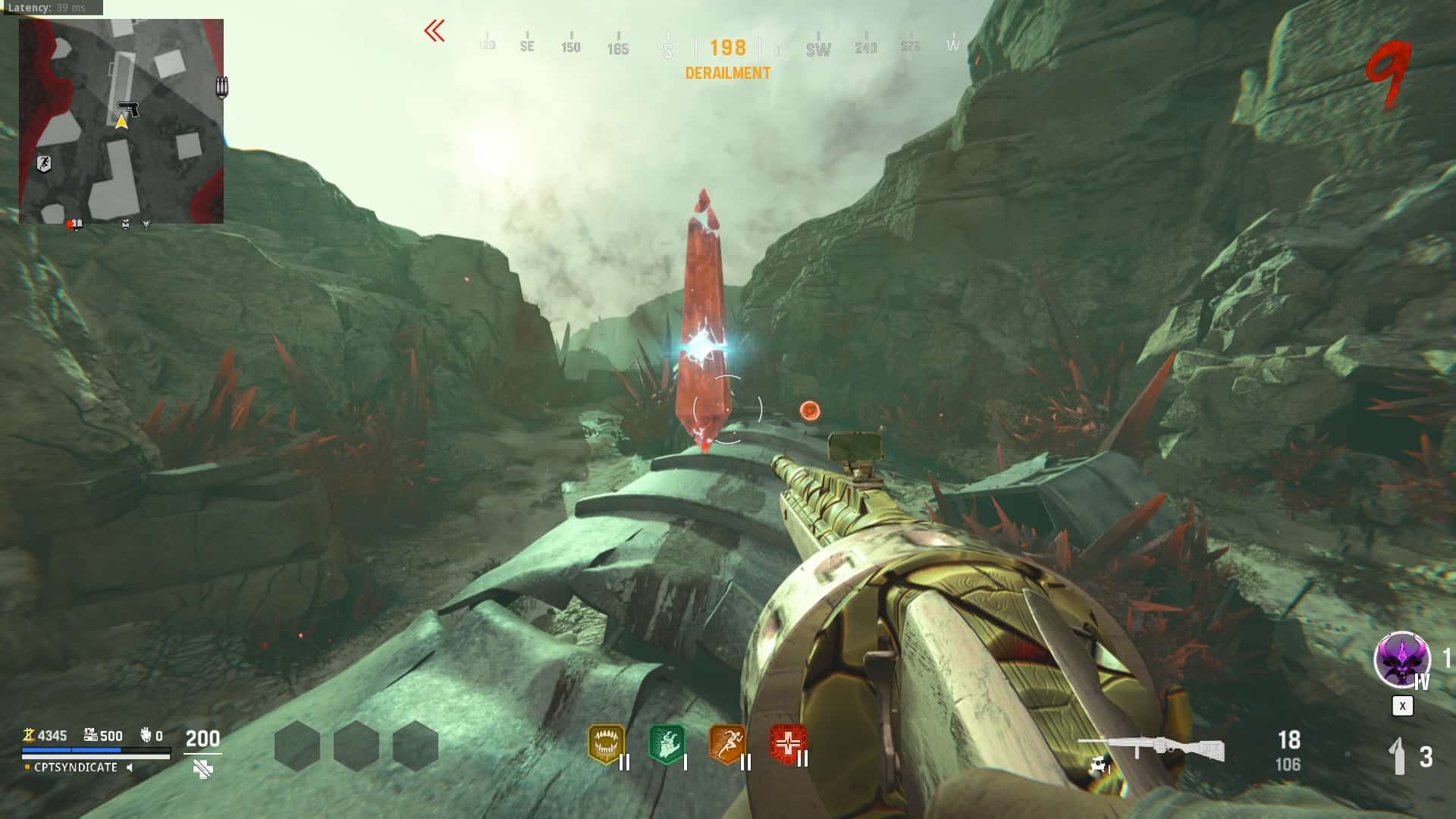Viewport: 1456px width, 819px height.
Task: Activate the purple demon field upgrade
Action: tap(1401, 660)
